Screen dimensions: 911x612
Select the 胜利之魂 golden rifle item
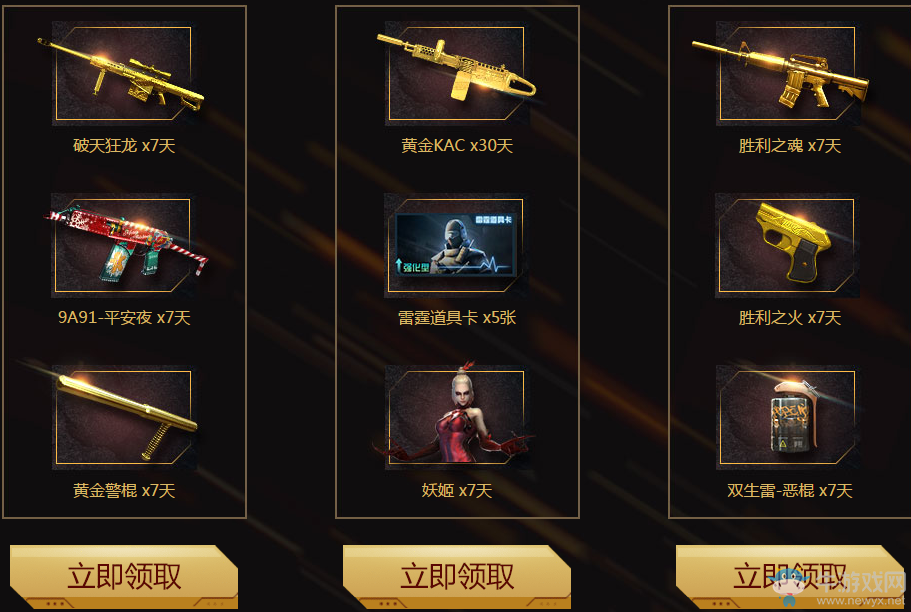coord(787,73)
